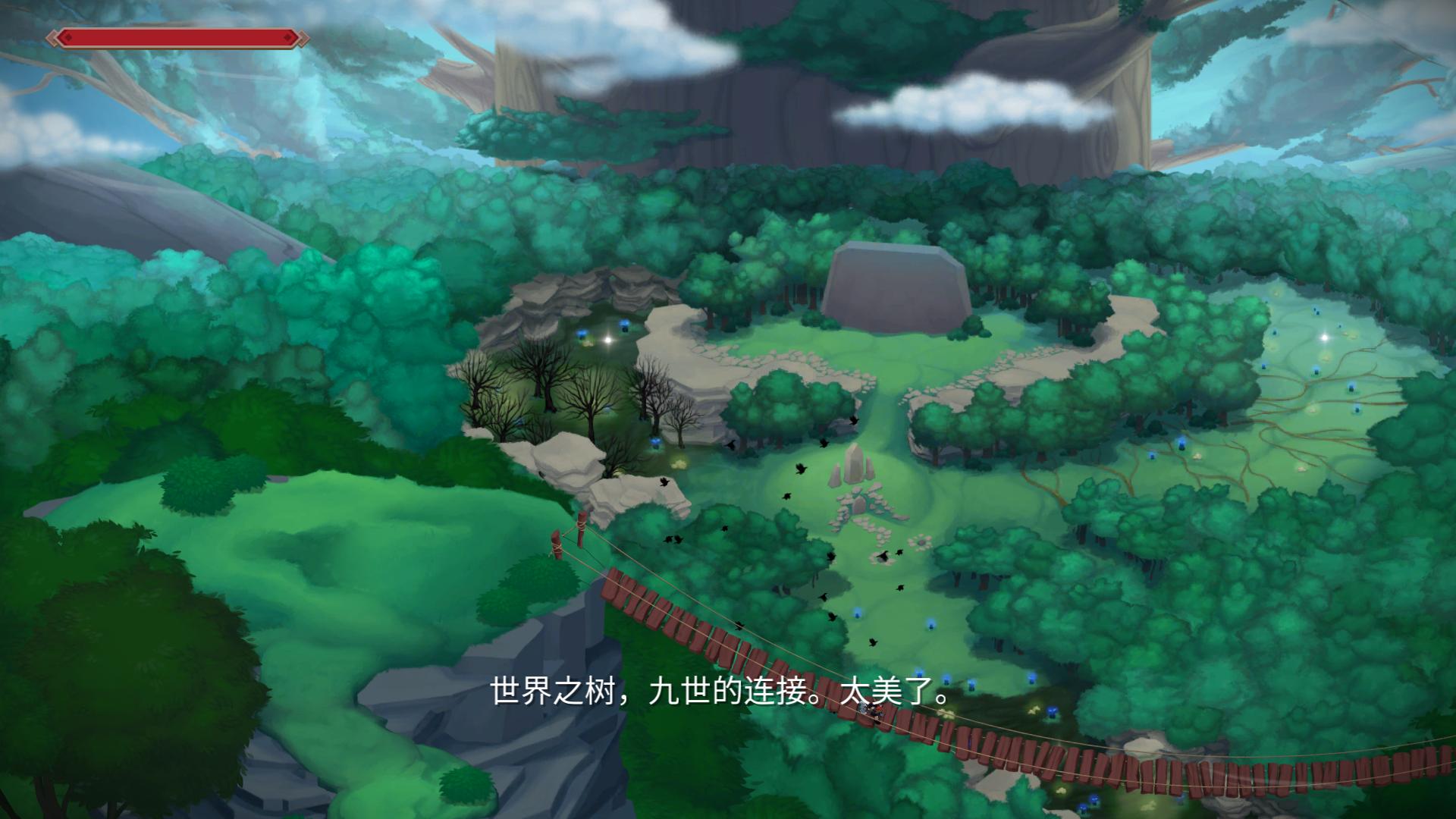Click the red health bar at top left
The height and width of the screenshot is (819, 1456).
click(x=174, y=36)
